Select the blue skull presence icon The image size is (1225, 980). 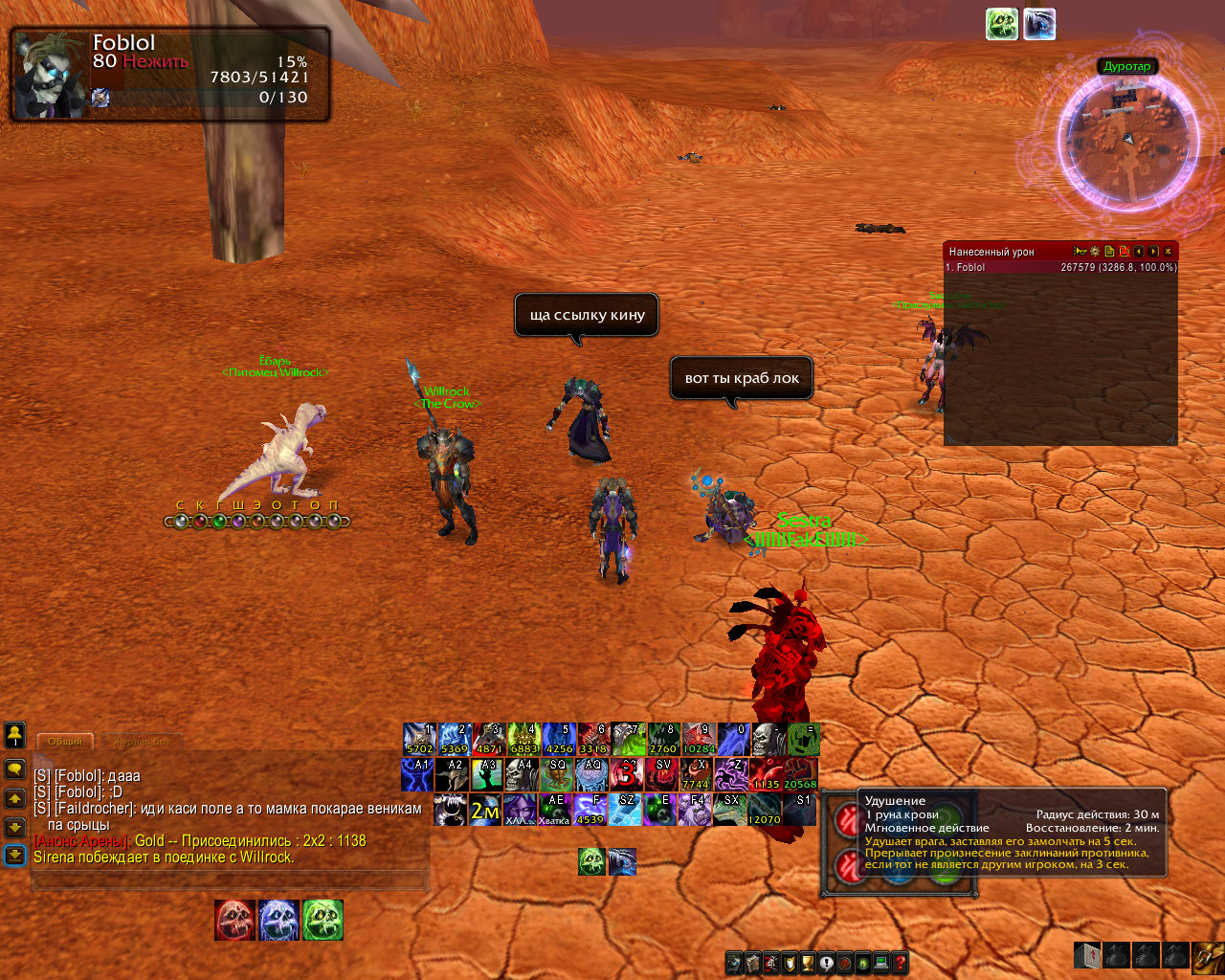tap(278, 920)
